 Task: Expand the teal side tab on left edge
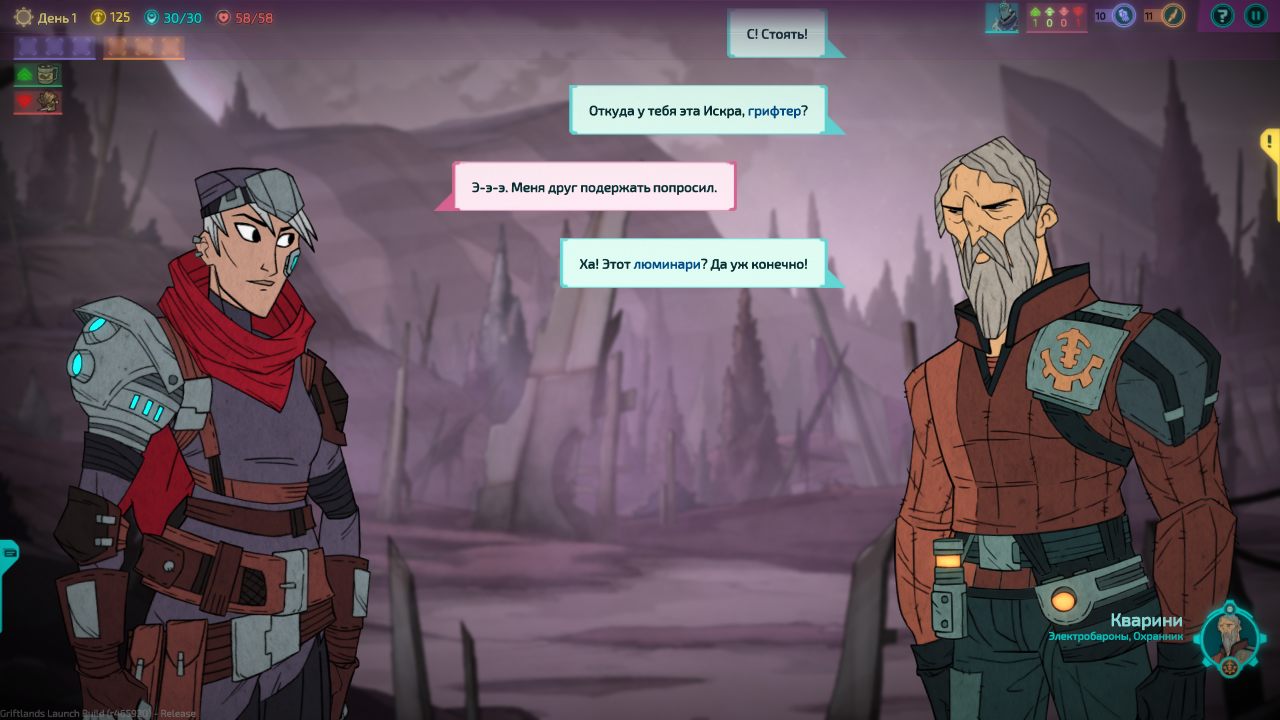pos(8,551)
